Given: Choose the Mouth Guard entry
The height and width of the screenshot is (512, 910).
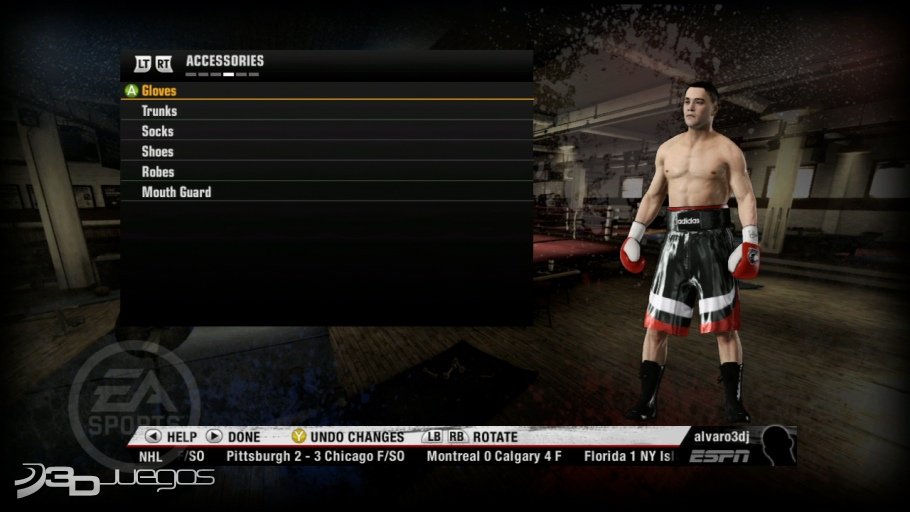Looking at the screenshot, I should point(176,192).
